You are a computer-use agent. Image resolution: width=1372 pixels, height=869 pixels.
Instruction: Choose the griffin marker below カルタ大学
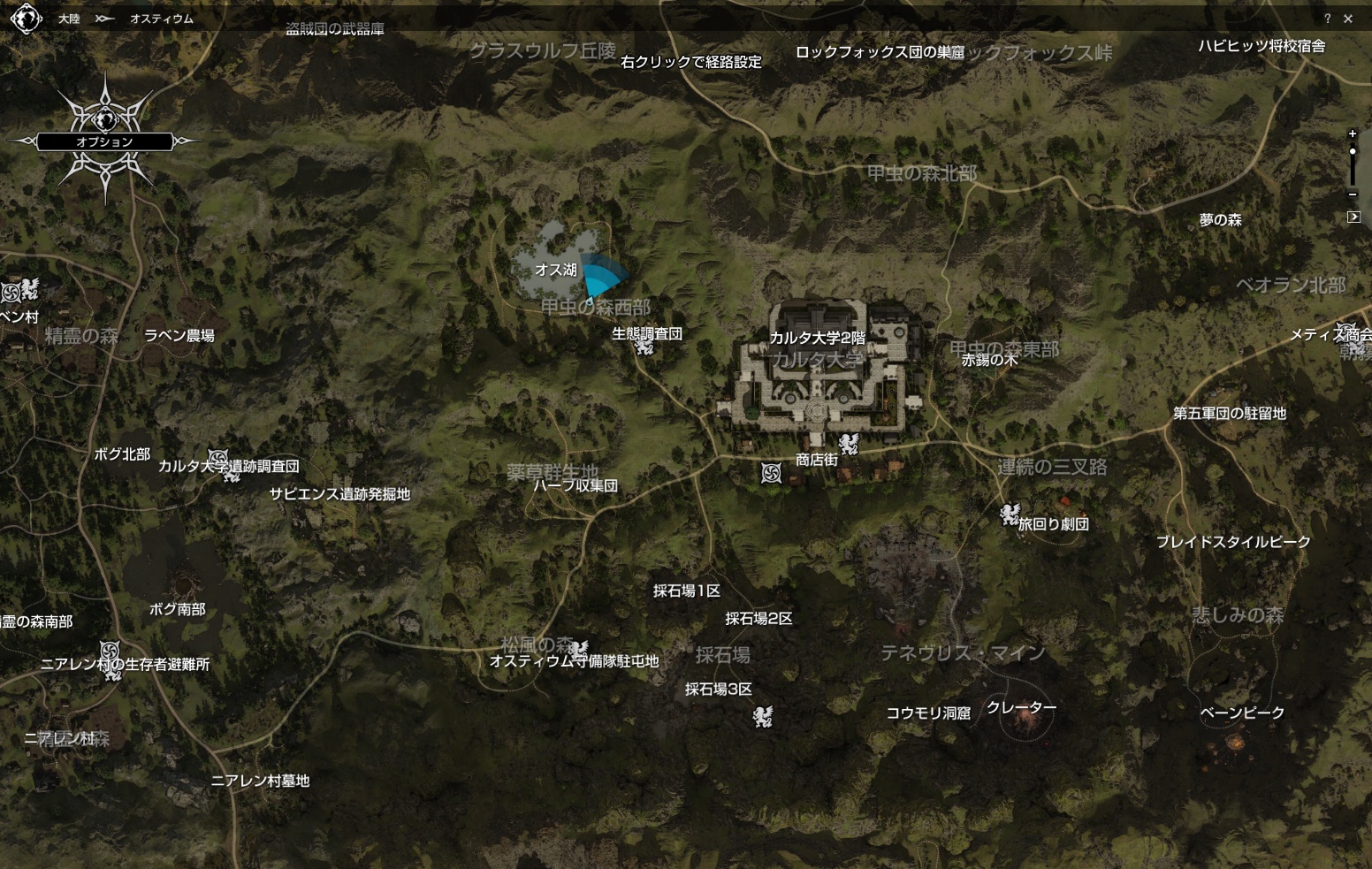click(848, 442)
